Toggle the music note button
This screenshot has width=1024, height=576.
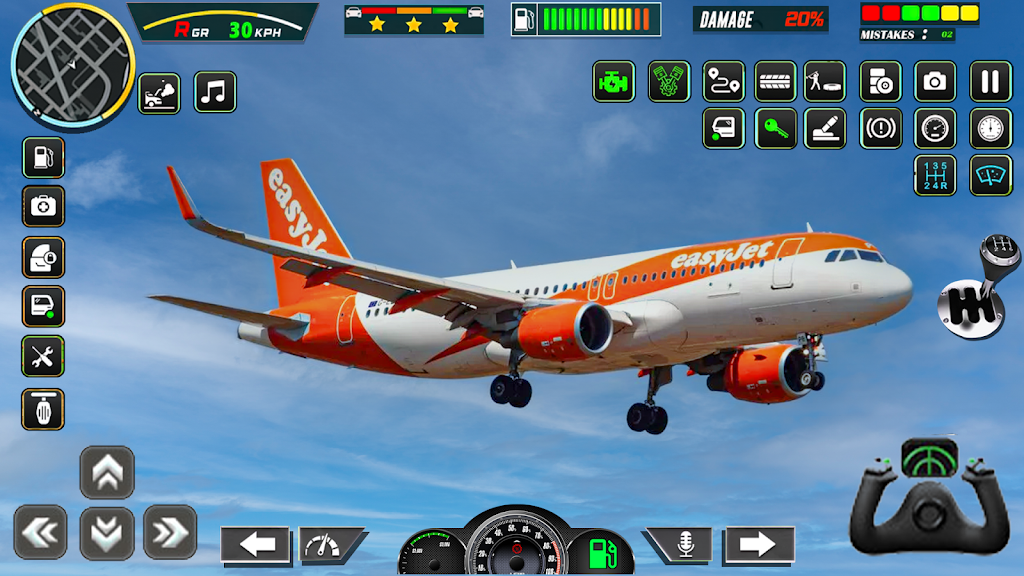click(x=215, y=92)
